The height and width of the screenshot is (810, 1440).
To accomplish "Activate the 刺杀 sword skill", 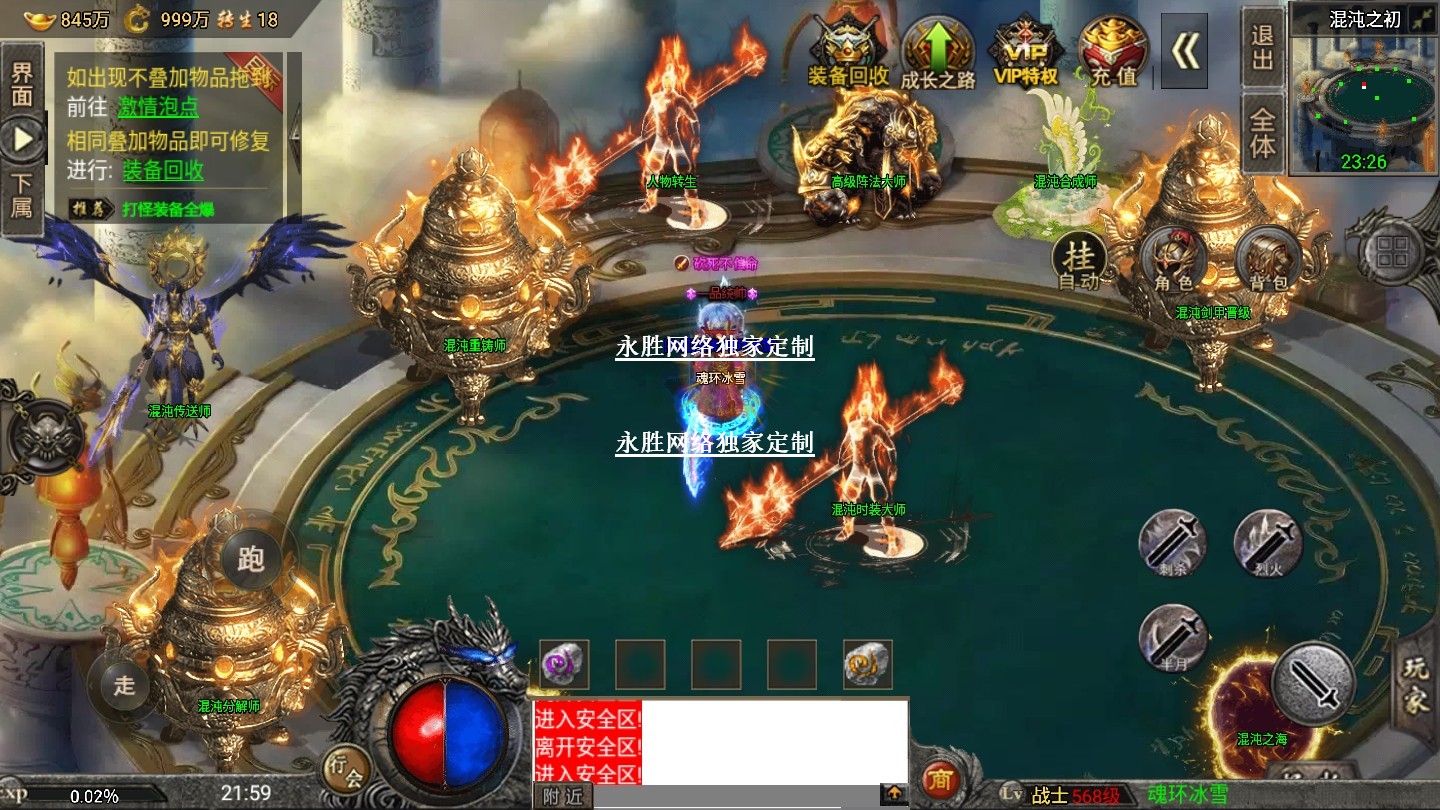I will pyautogui.click(x=1174, y=543).
